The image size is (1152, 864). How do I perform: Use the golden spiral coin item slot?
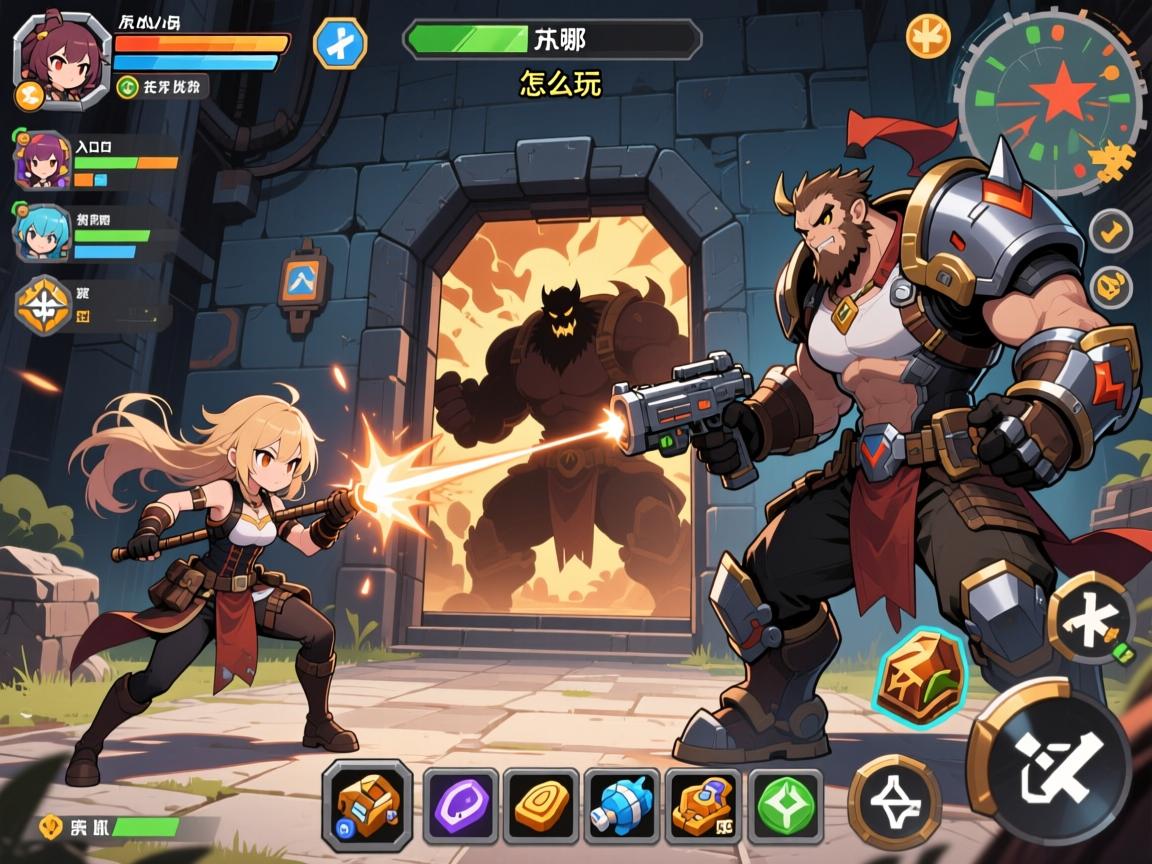point(541,805)
